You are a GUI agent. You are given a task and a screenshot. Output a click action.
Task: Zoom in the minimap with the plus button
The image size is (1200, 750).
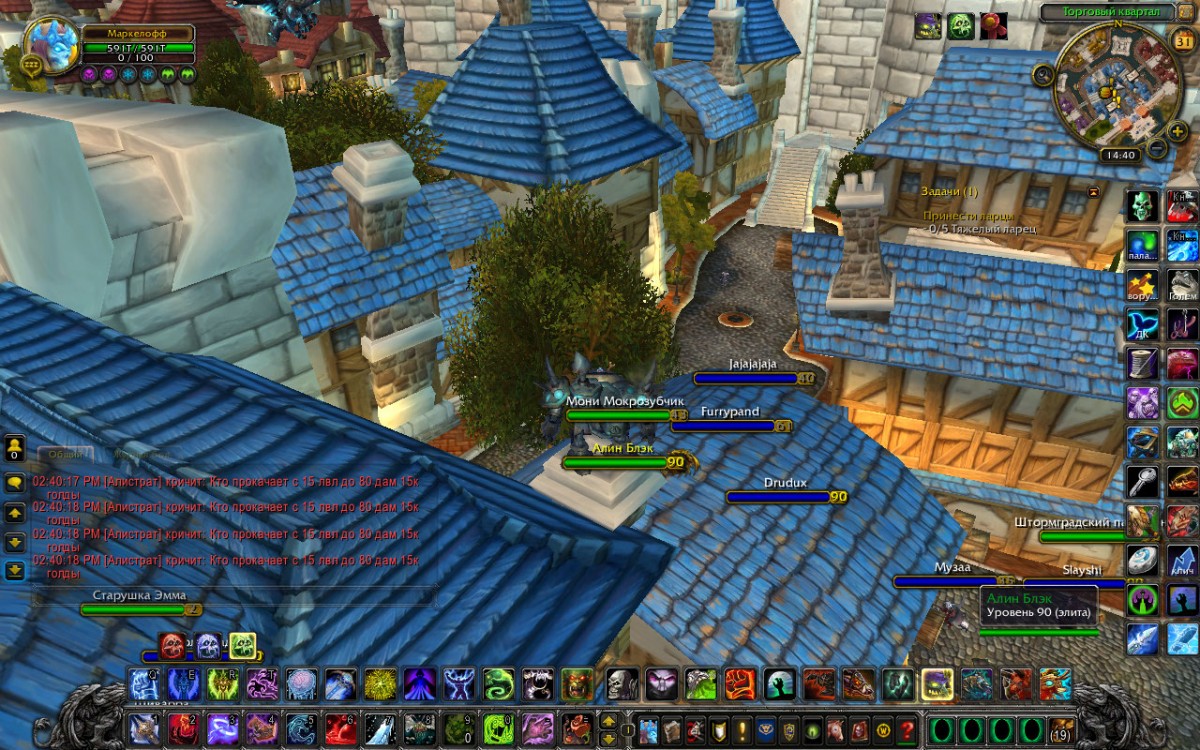pyautogui.click(x=1178, y=131)
